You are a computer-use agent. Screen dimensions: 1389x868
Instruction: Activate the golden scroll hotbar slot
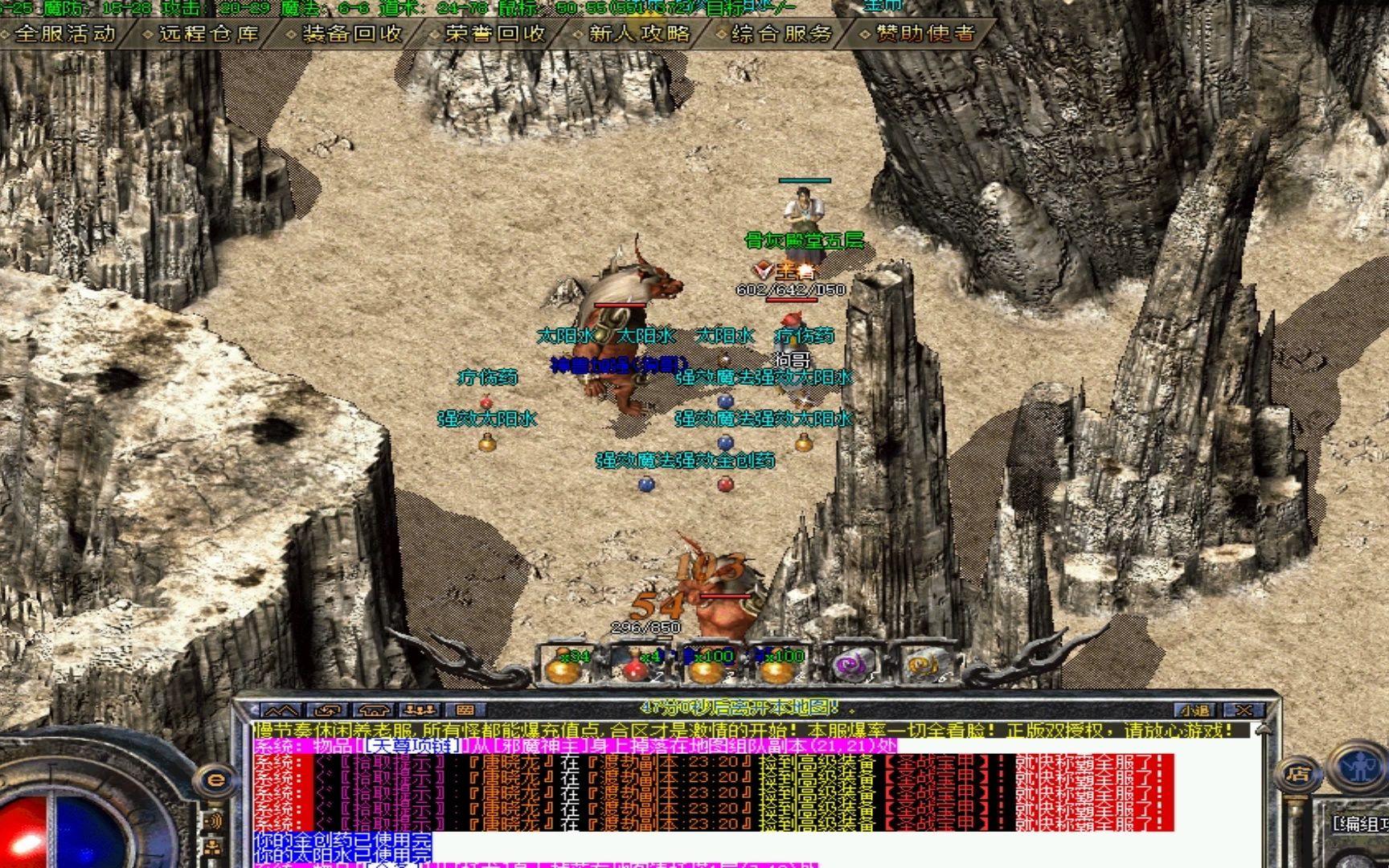pos(921,665)
